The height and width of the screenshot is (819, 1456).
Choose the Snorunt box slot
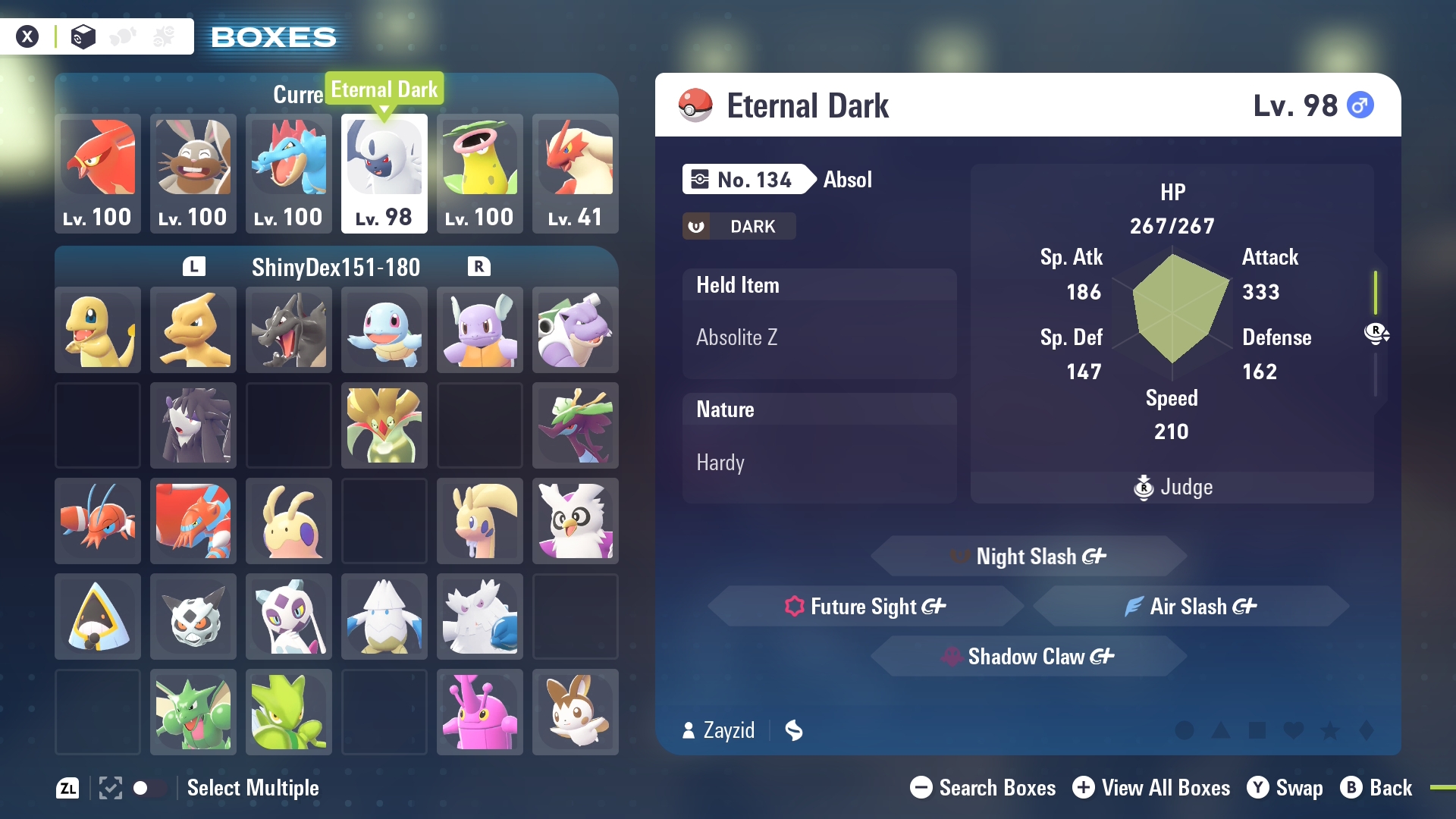click(98, 617)
